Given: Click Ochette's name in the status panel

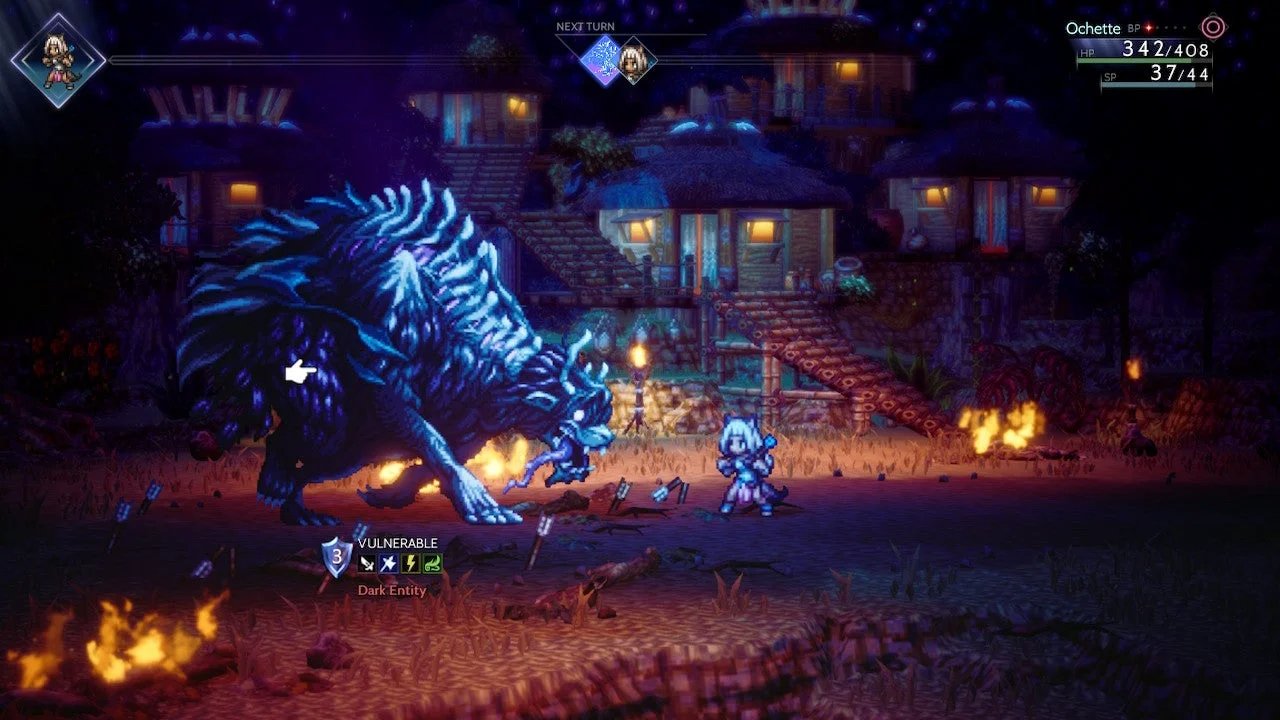Looking at the screenshot, I should click(x=1093, y=28).
